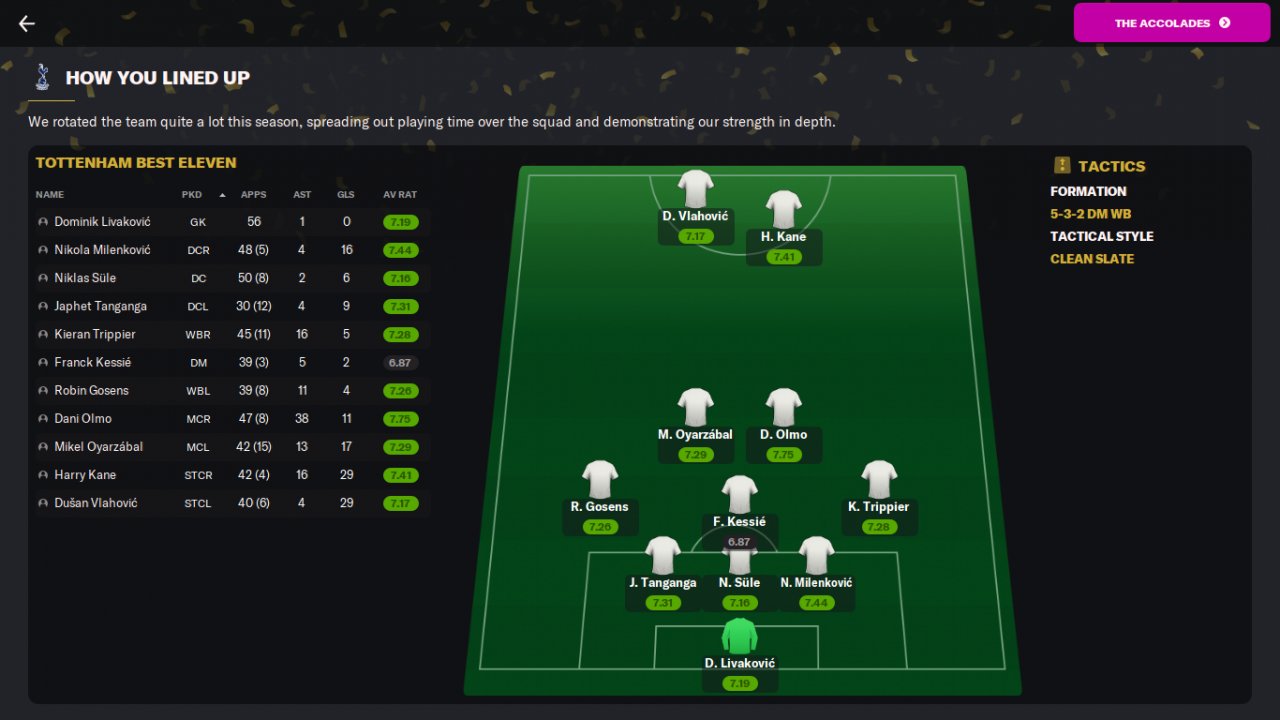The width and height of the screenshot is (1280, 720).
Task: Select Japhet Tanganga's row
Action: coord(100,306)
